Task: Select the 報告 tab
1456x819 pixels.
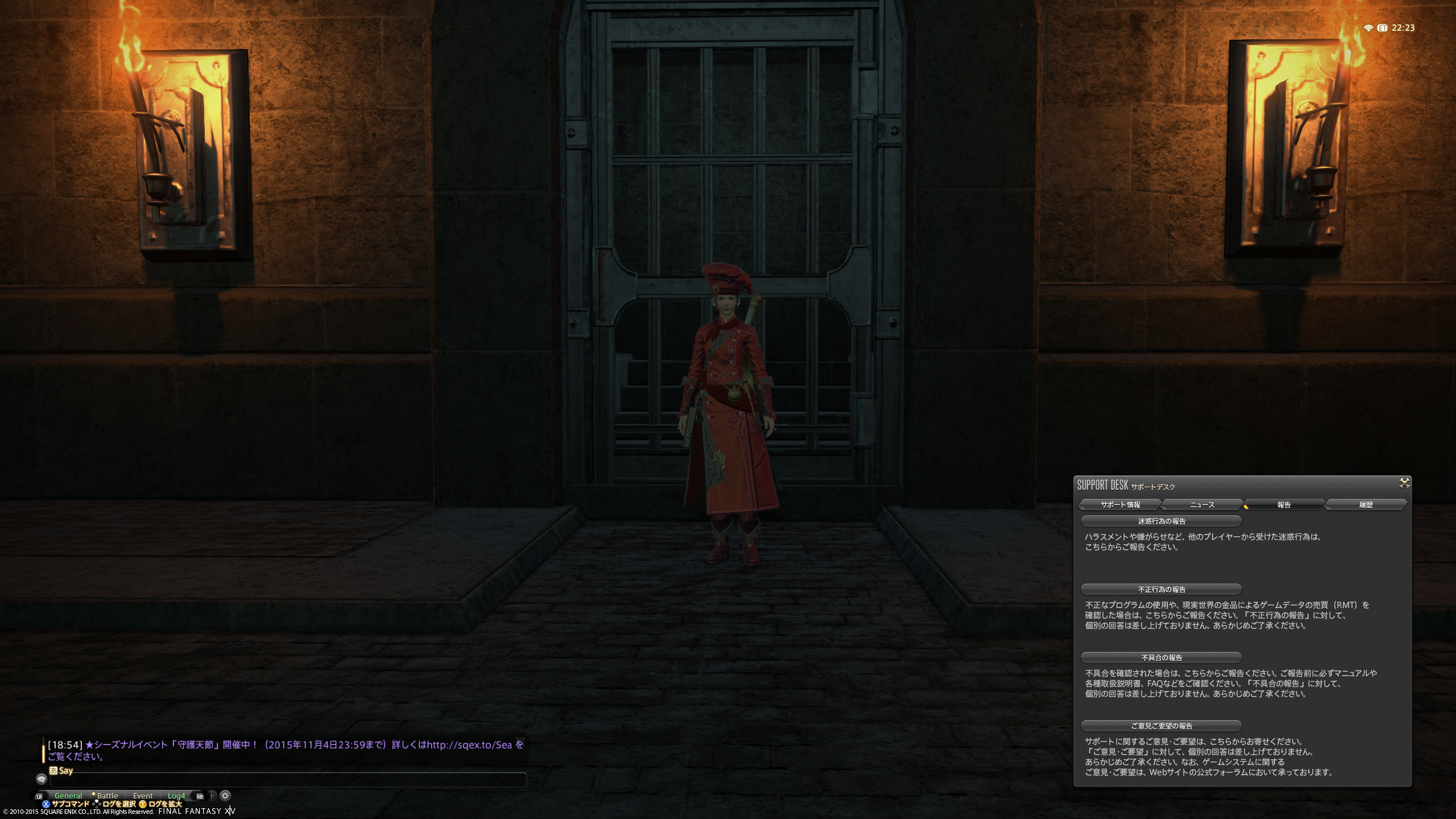Action: [x=1284, y=504]
